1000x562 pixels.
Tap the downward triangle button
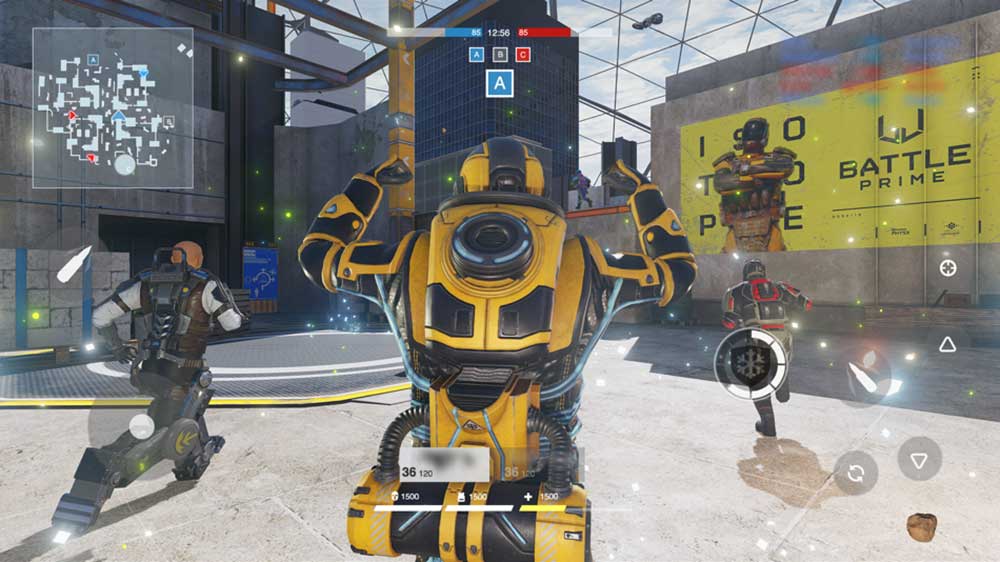(919, 459)
